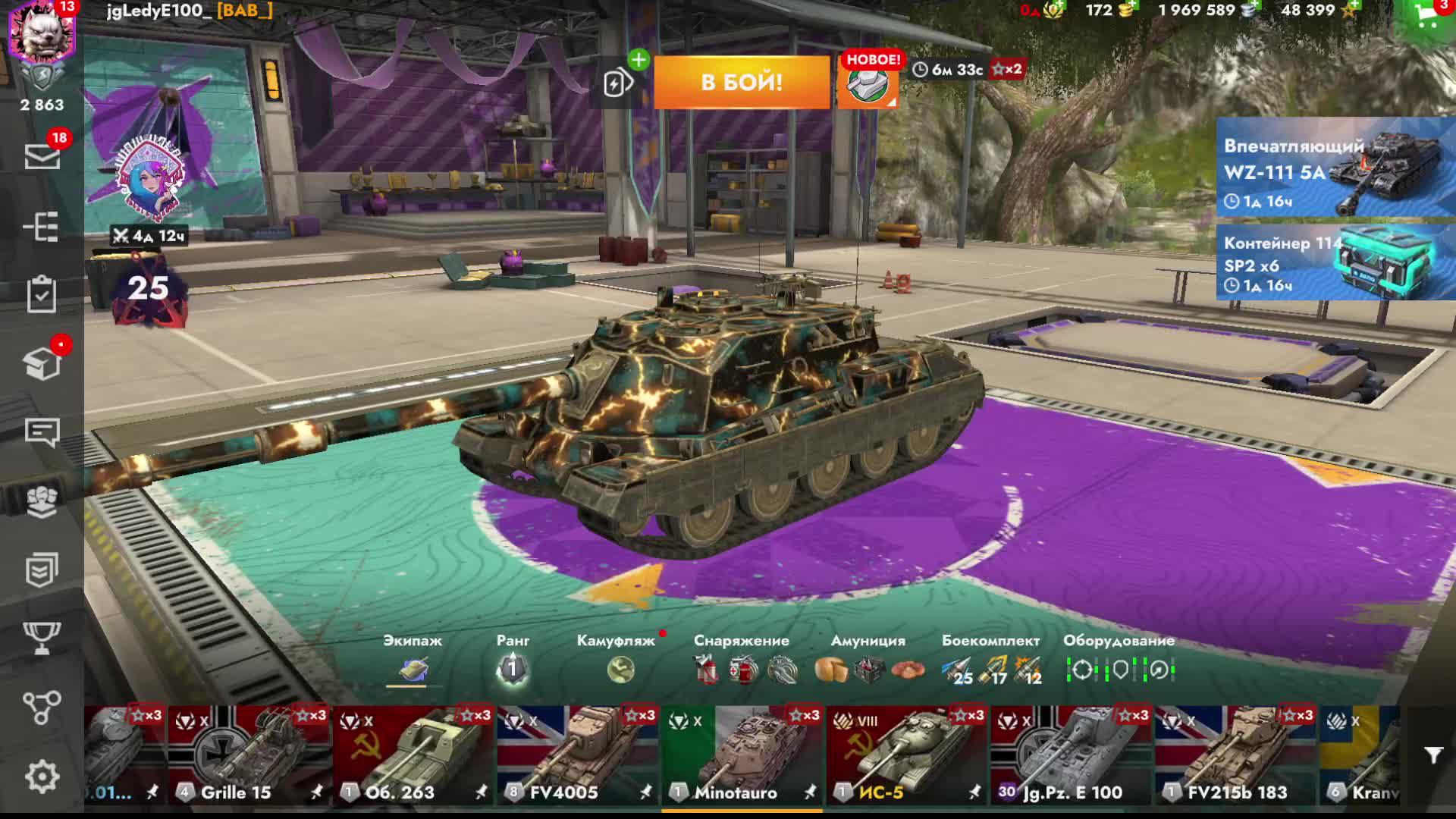
Task: Choose the Об. 263 tank from carousel
Action: pyautogui.click(x=413, y=755)
